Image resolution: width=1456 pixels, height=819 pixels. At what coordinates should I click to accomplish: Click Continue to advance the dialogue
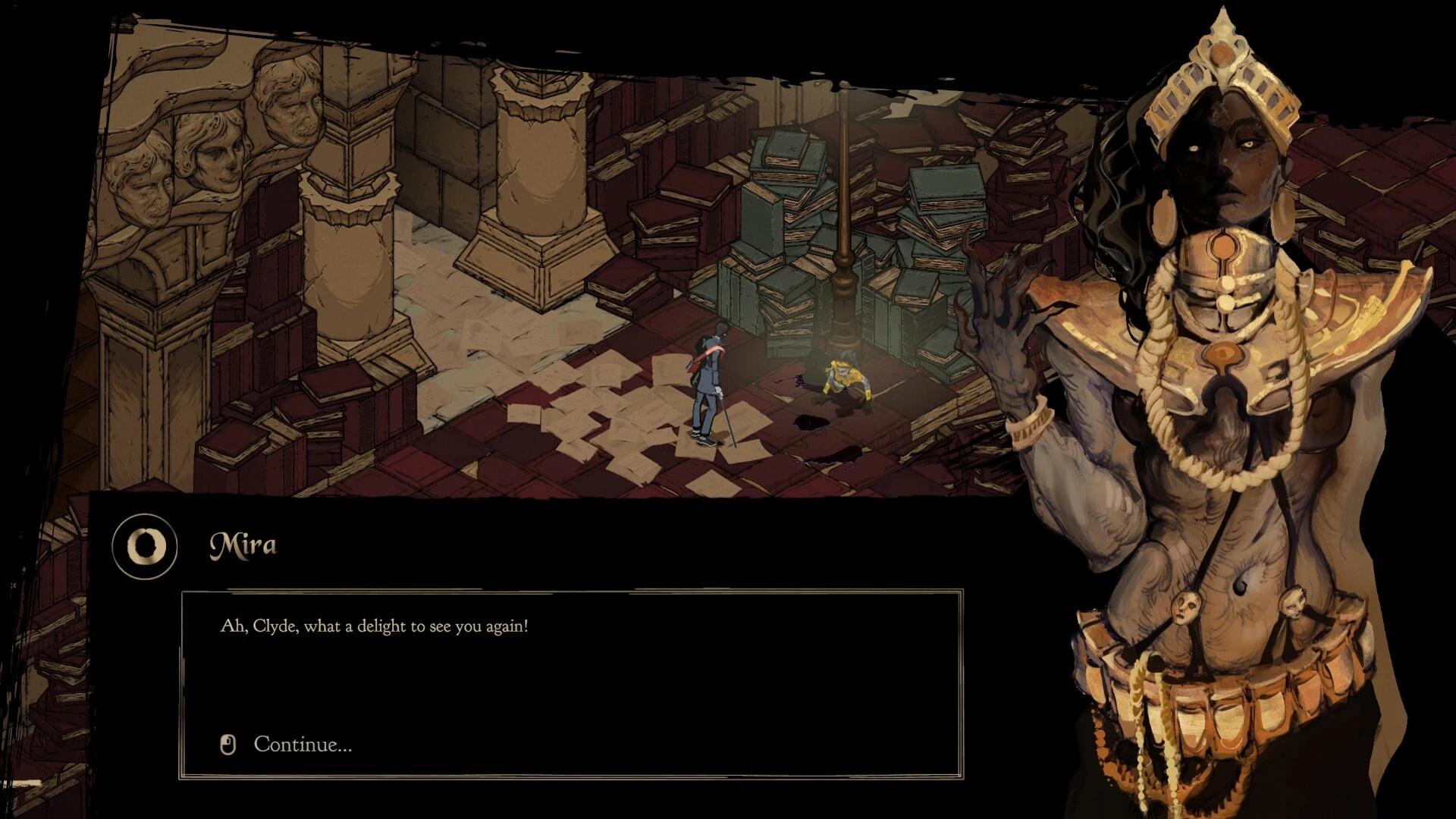tap(303, 745)
